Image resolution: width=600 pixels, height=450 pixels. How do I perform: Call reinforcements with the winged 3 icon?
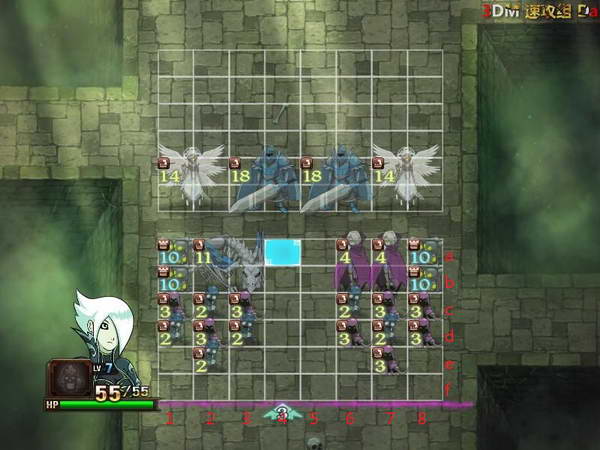[x=282, y=411]
